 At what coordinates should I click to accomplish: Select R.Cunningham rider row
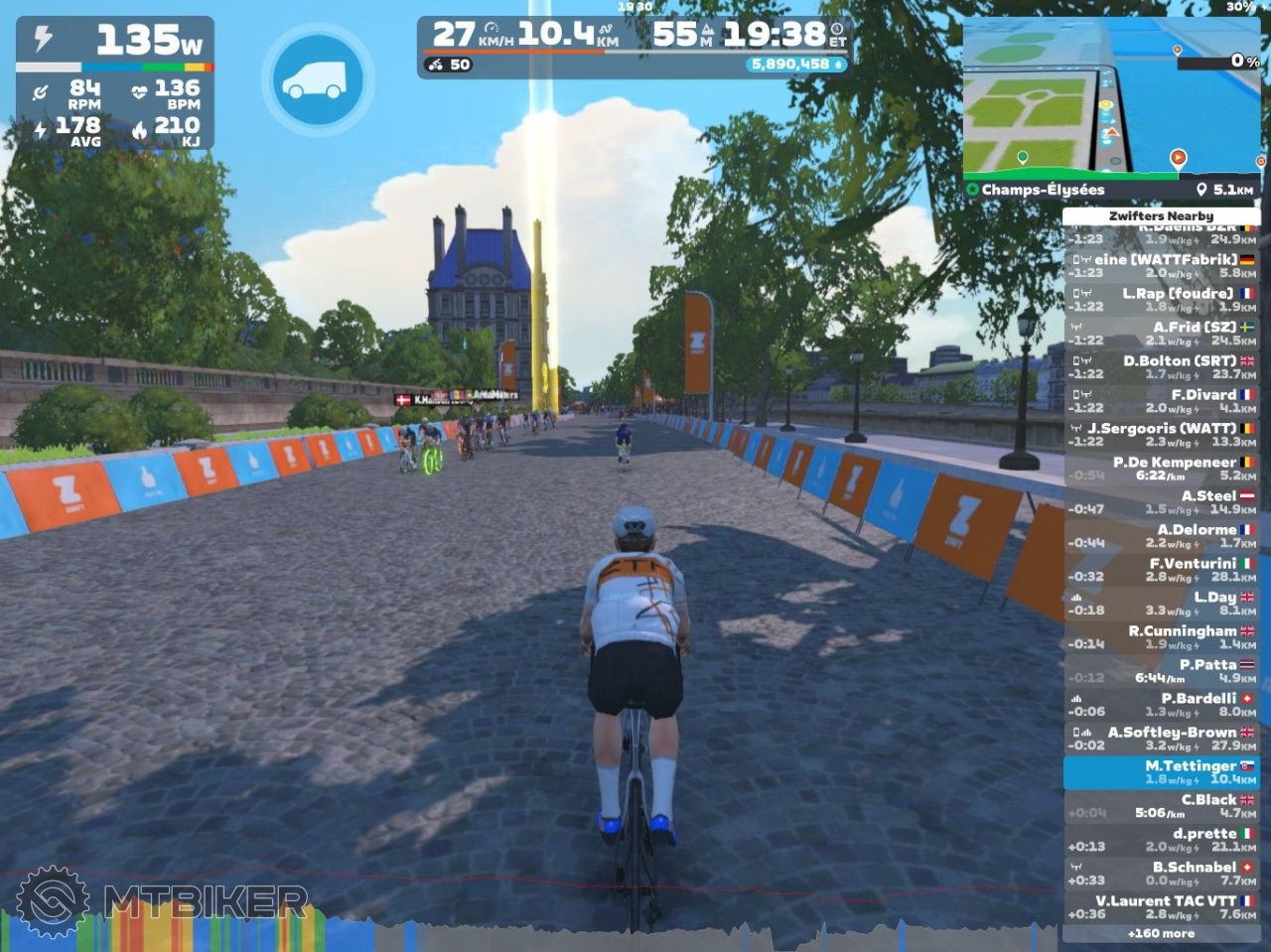(1161, 637)
